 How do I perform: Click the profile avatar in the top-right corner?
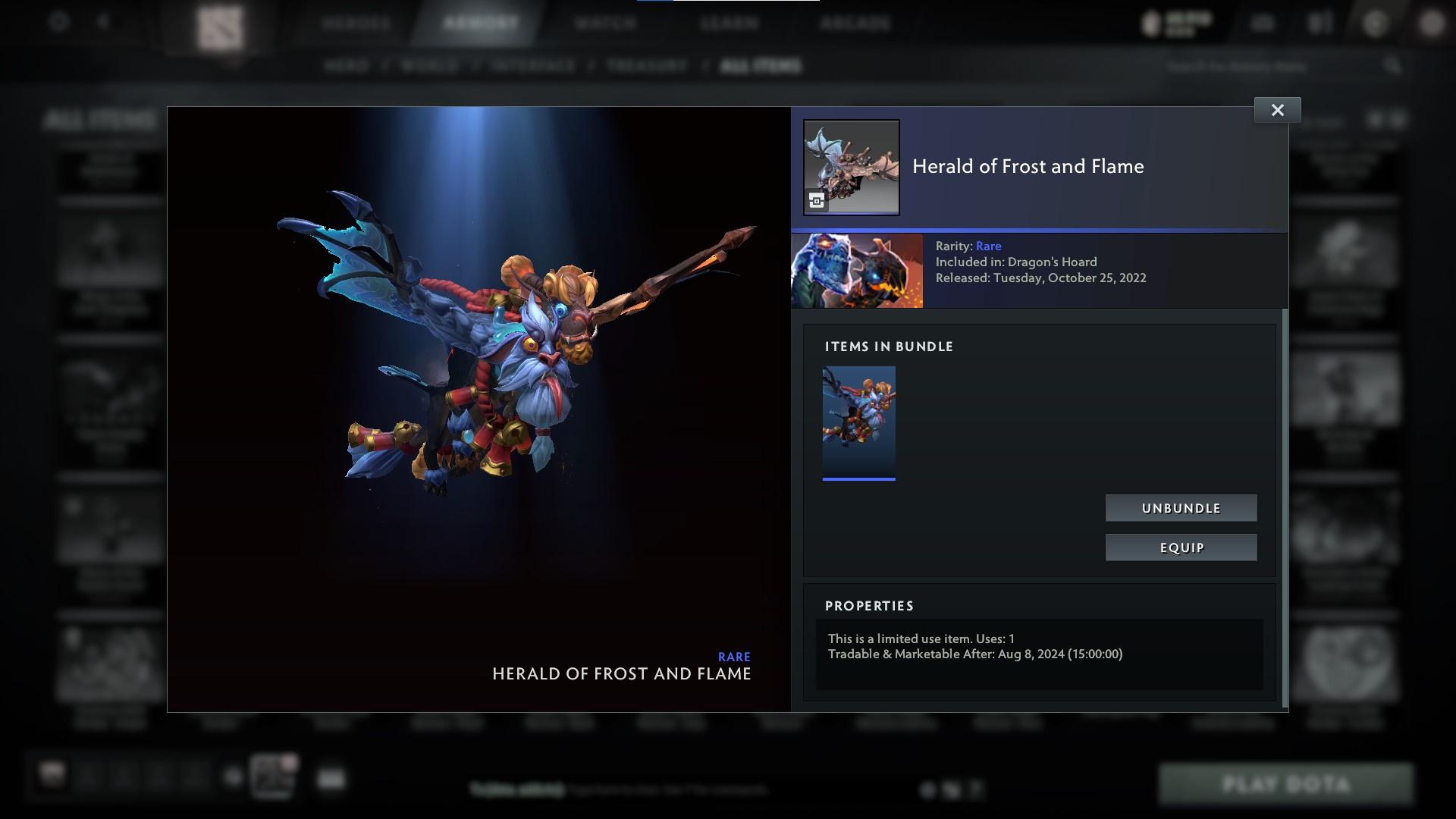(x=1432, y=21)
